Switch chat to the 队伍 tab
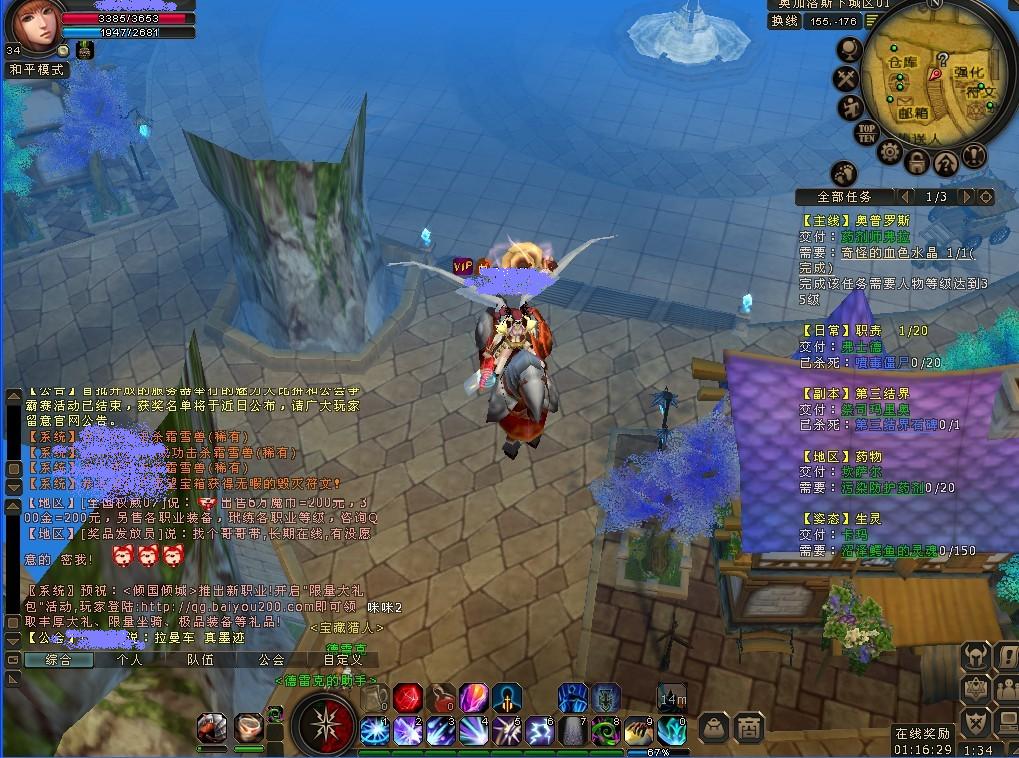Image resolution: width=1019 pixels, height=758 pixels. [200, 660]
